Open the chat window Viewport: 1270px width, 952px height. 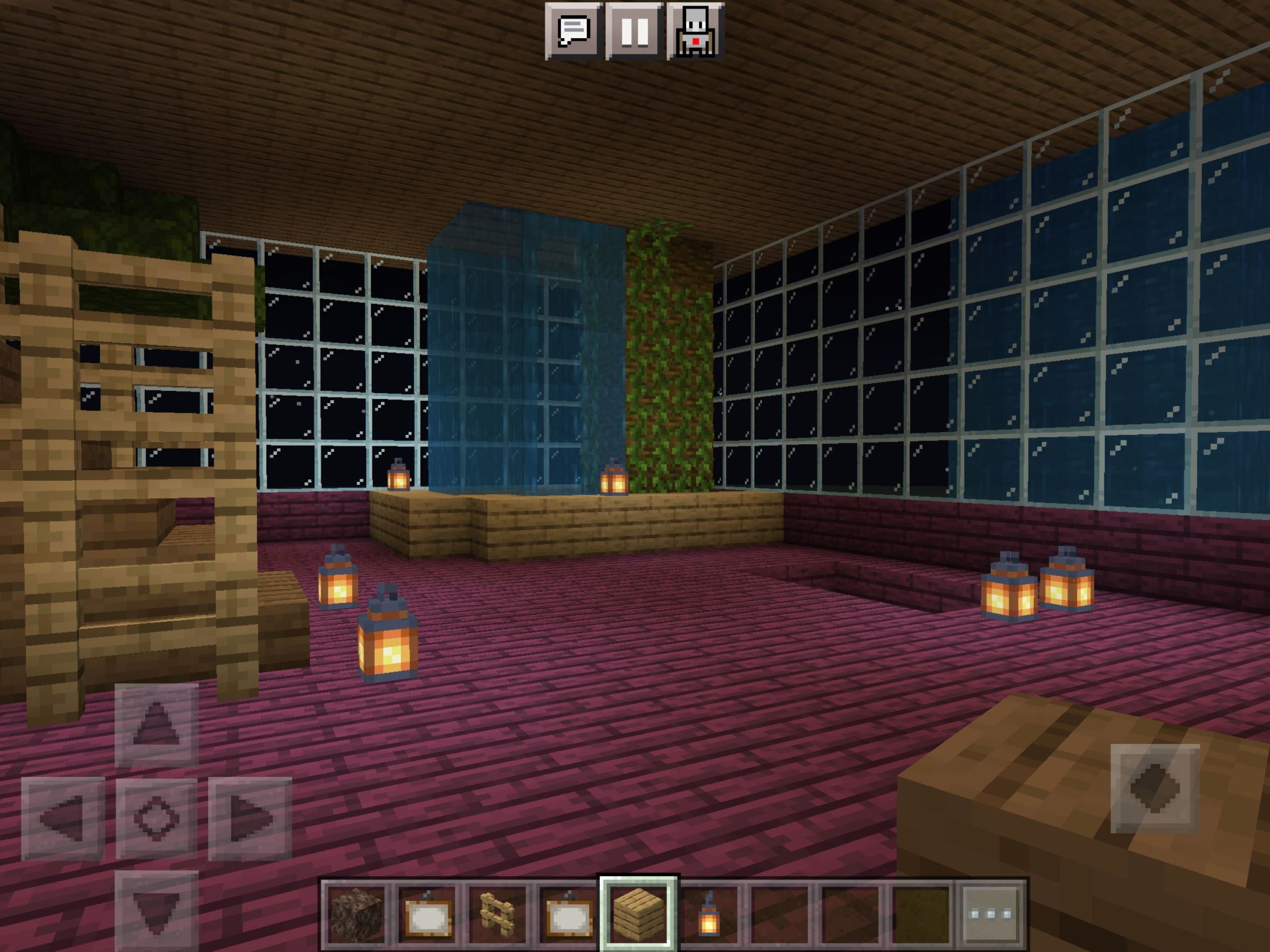574,31
